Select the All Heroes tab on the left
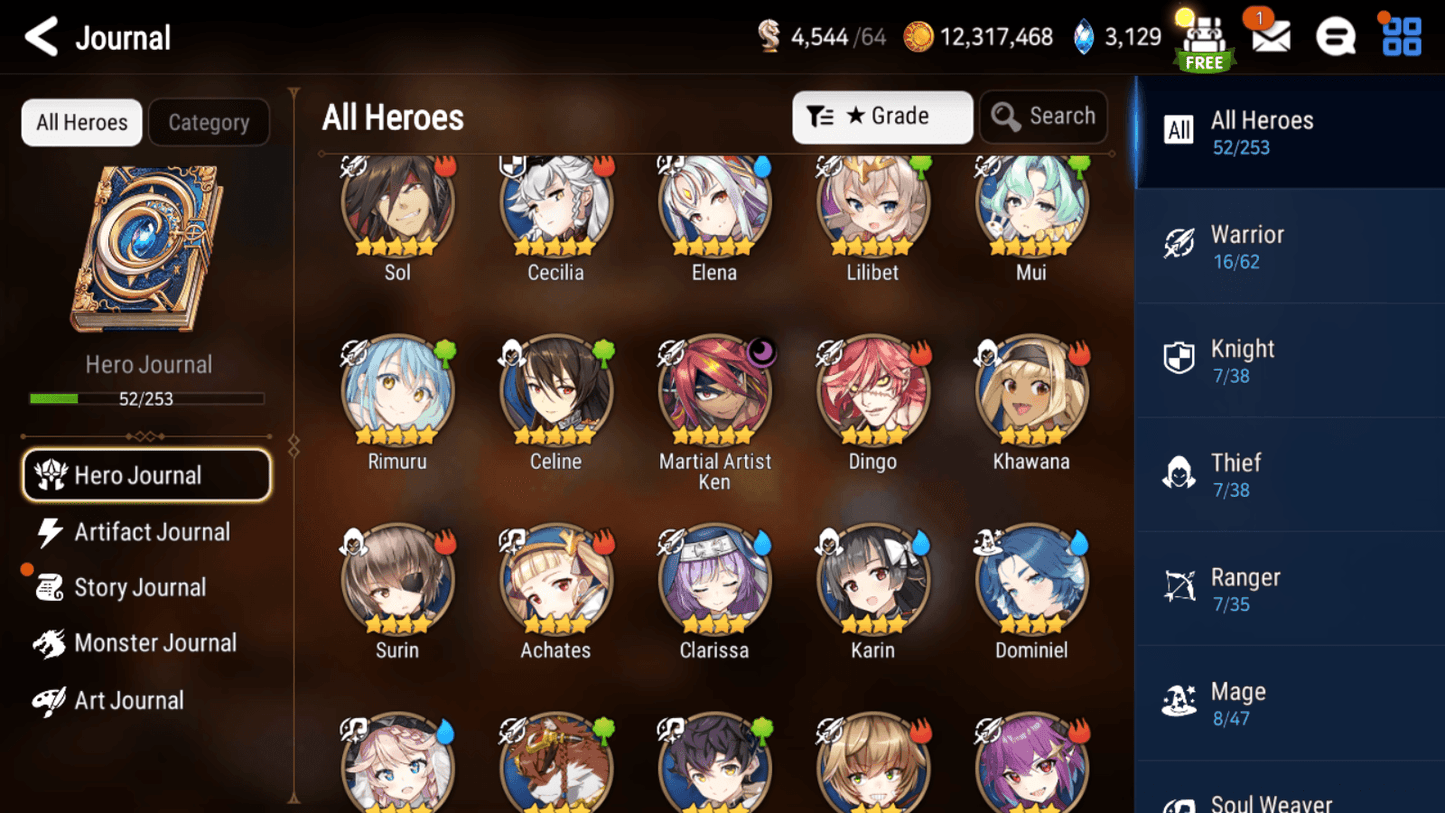The height and width of the screenshot is (813, 1445). click(81, 122)
